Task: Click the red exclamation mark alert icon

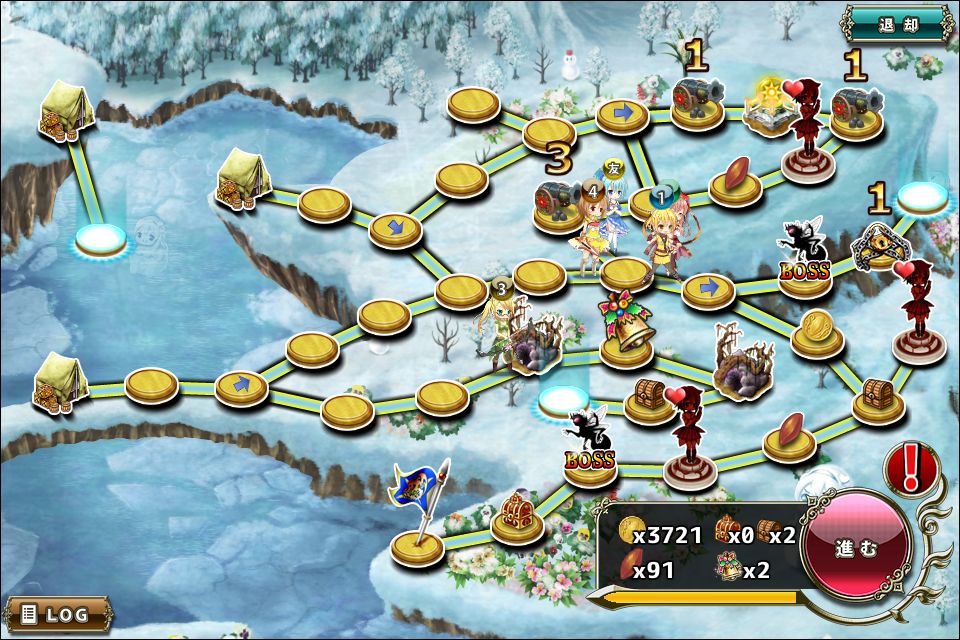Action: click(910, 468)
